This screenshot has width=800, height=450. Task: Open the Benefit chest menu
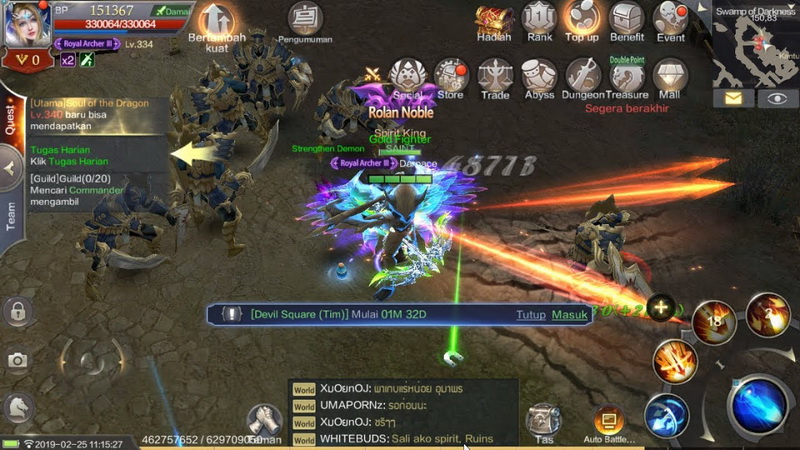(x=627, y=19)
